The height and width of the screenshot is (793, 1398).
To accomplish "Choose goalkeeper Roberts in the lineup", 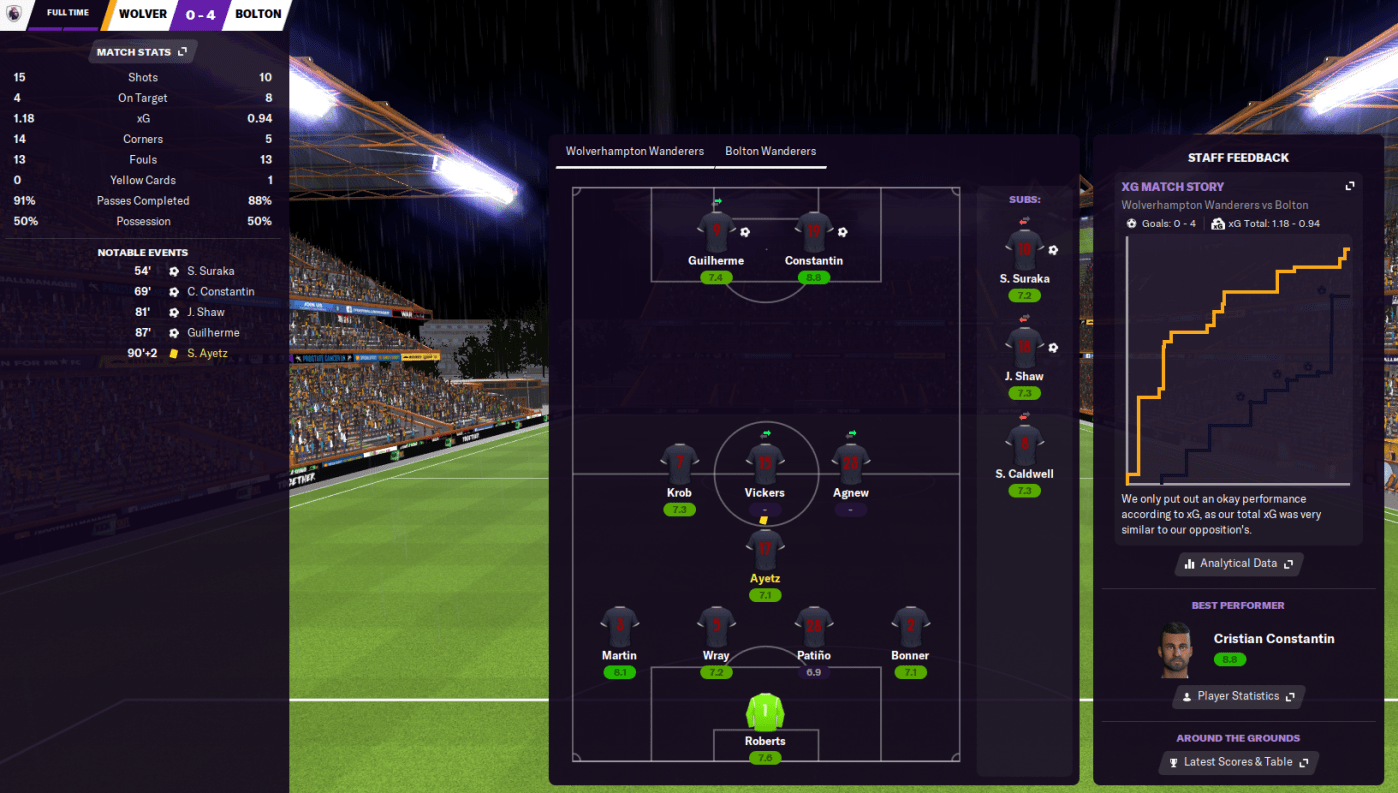I will click(765, 713).
